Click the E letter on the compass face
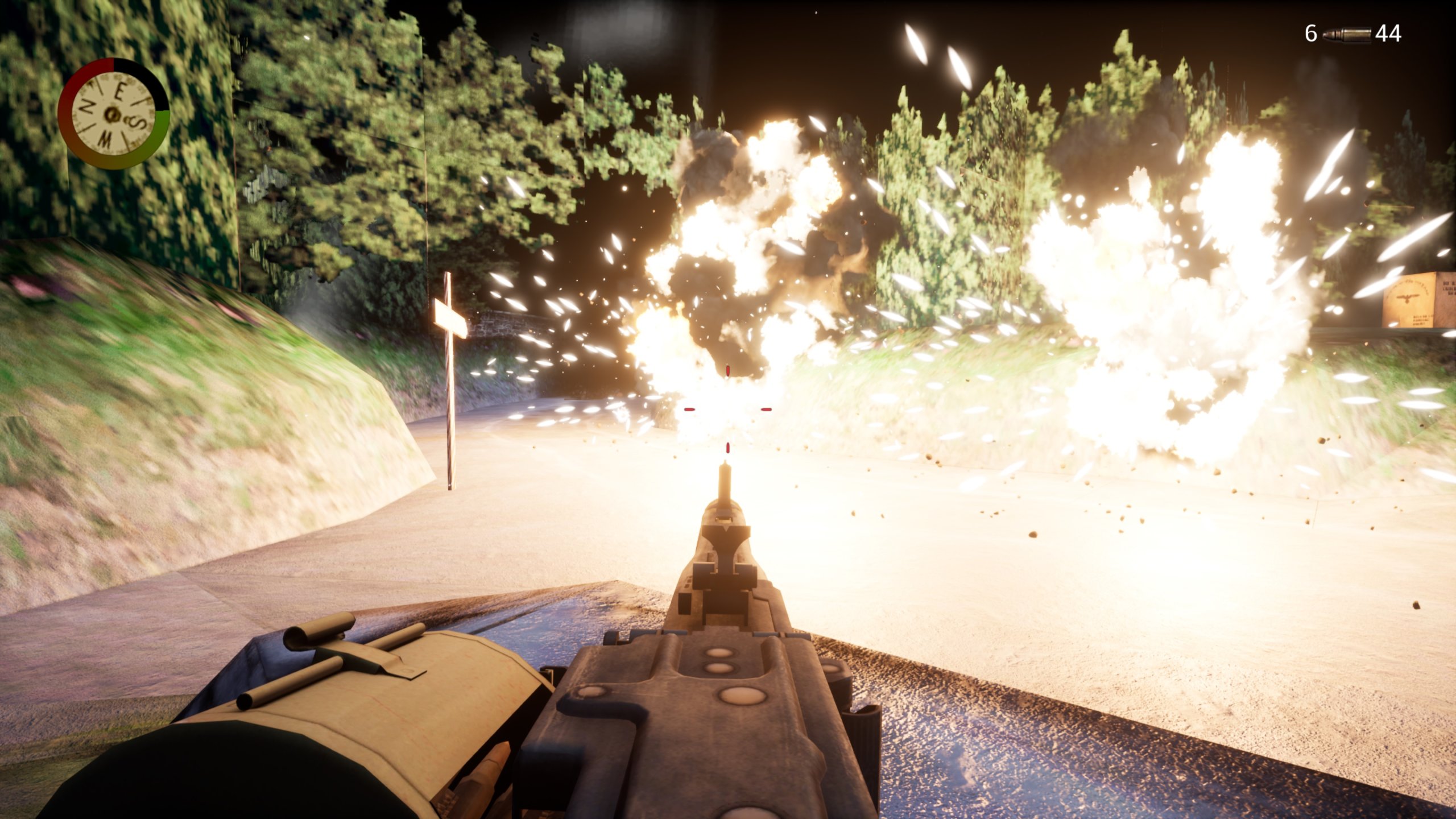The image size is (1456, 819). (120, 90)
